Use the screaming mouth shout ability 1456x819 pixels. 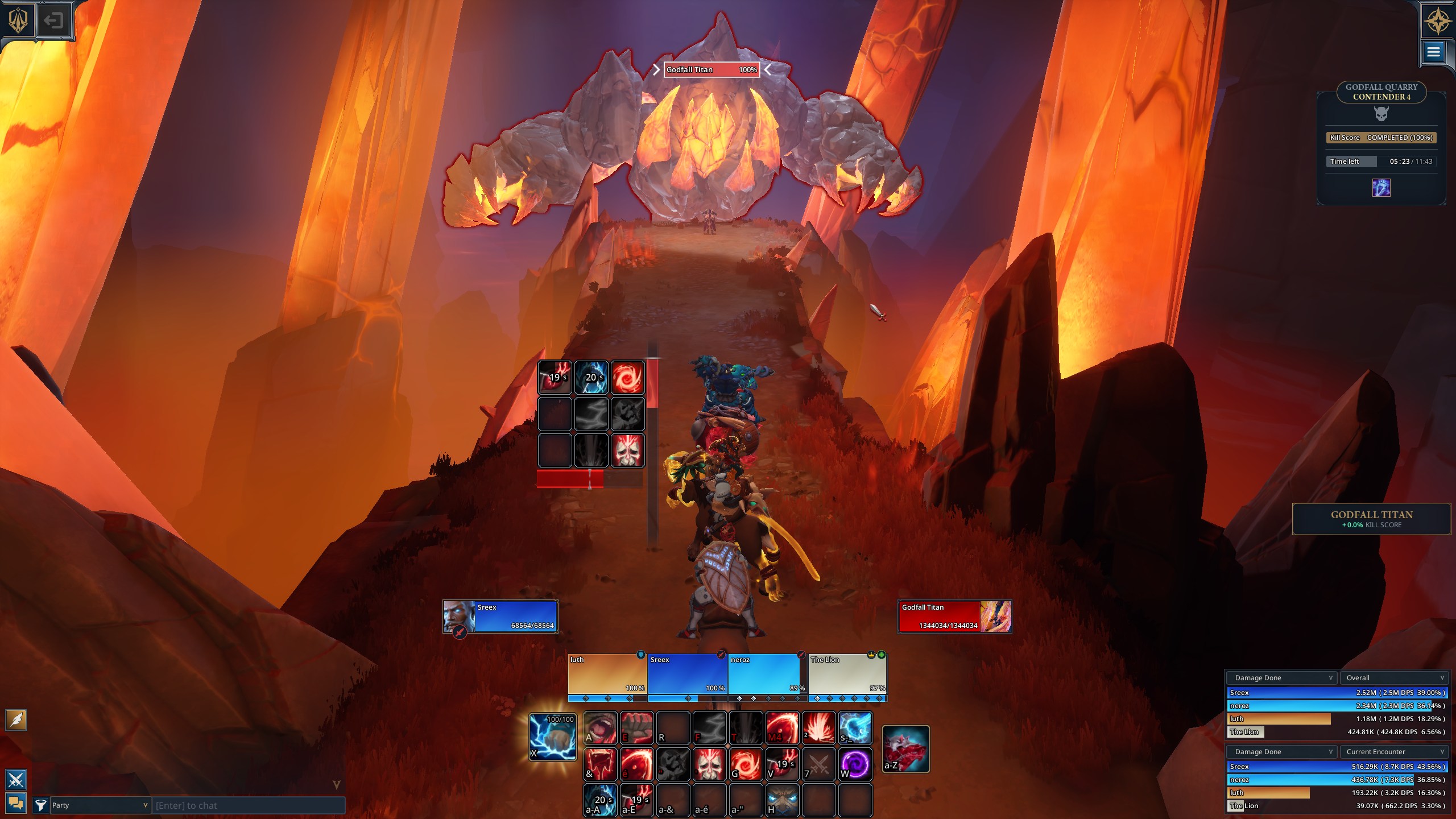pos(600,728)
